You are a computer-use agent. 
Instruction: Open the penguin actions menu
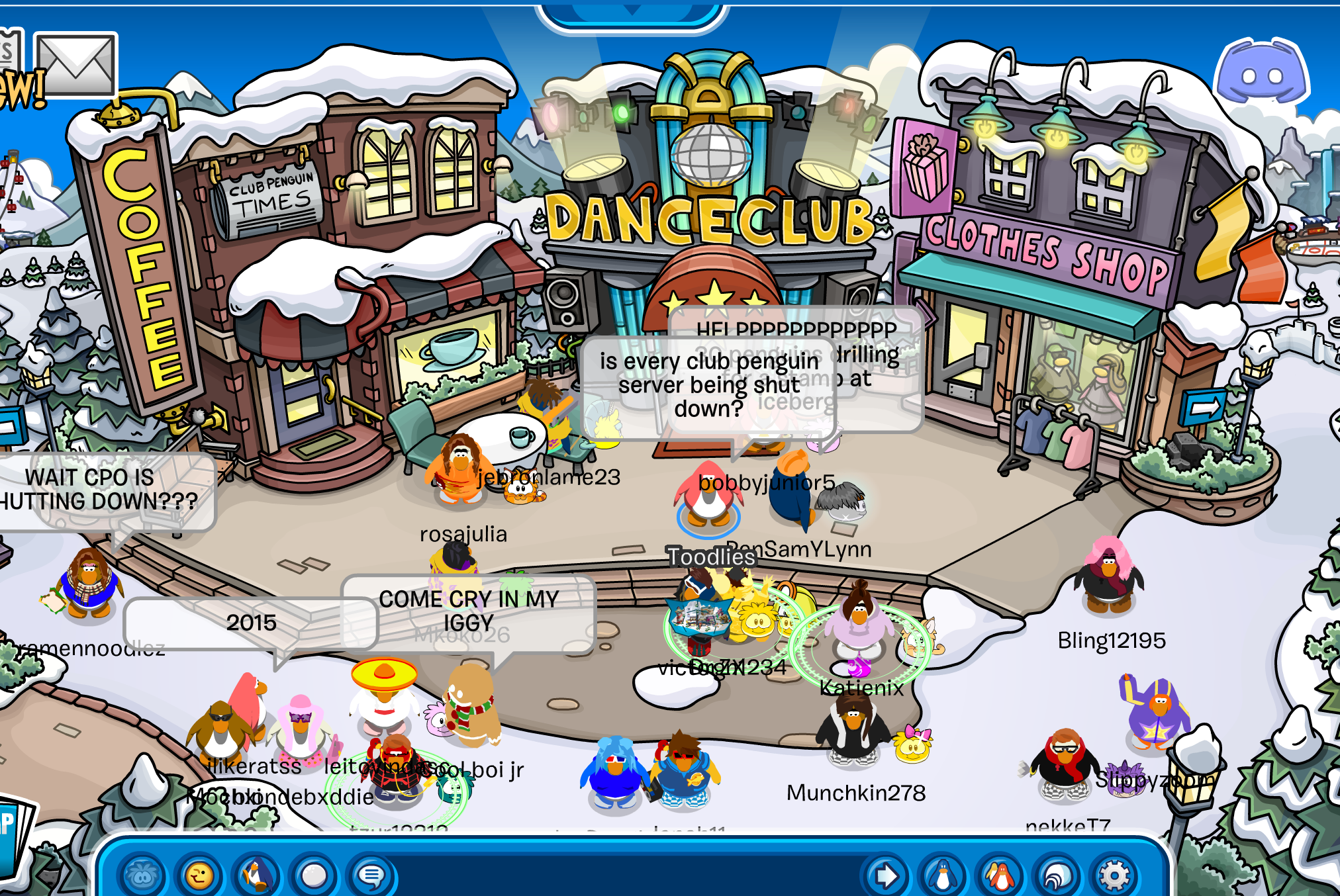(256, 876)
